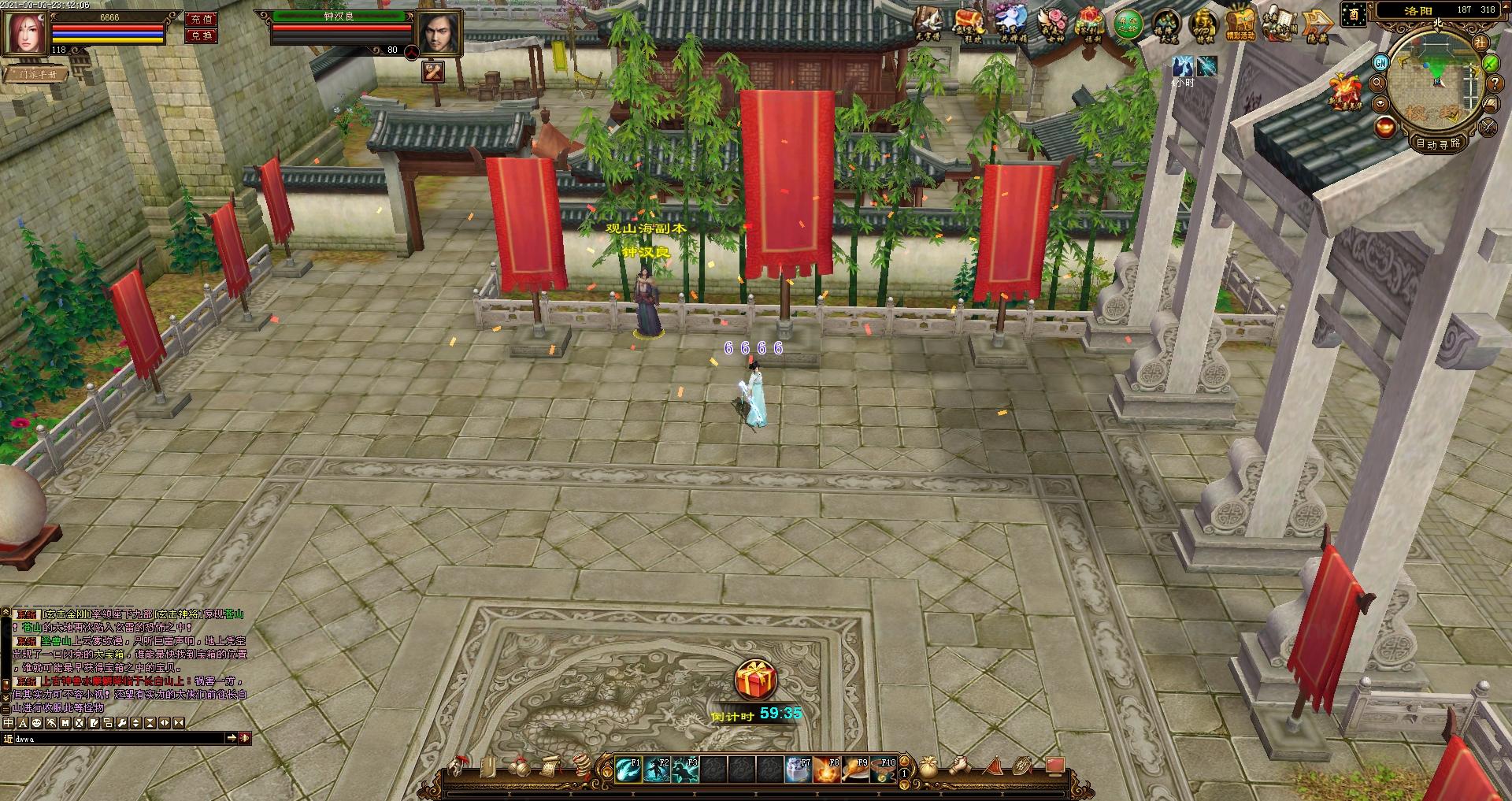
Task: Click 隐藏 to hide the event icon row
Action: click(1316, 24)
